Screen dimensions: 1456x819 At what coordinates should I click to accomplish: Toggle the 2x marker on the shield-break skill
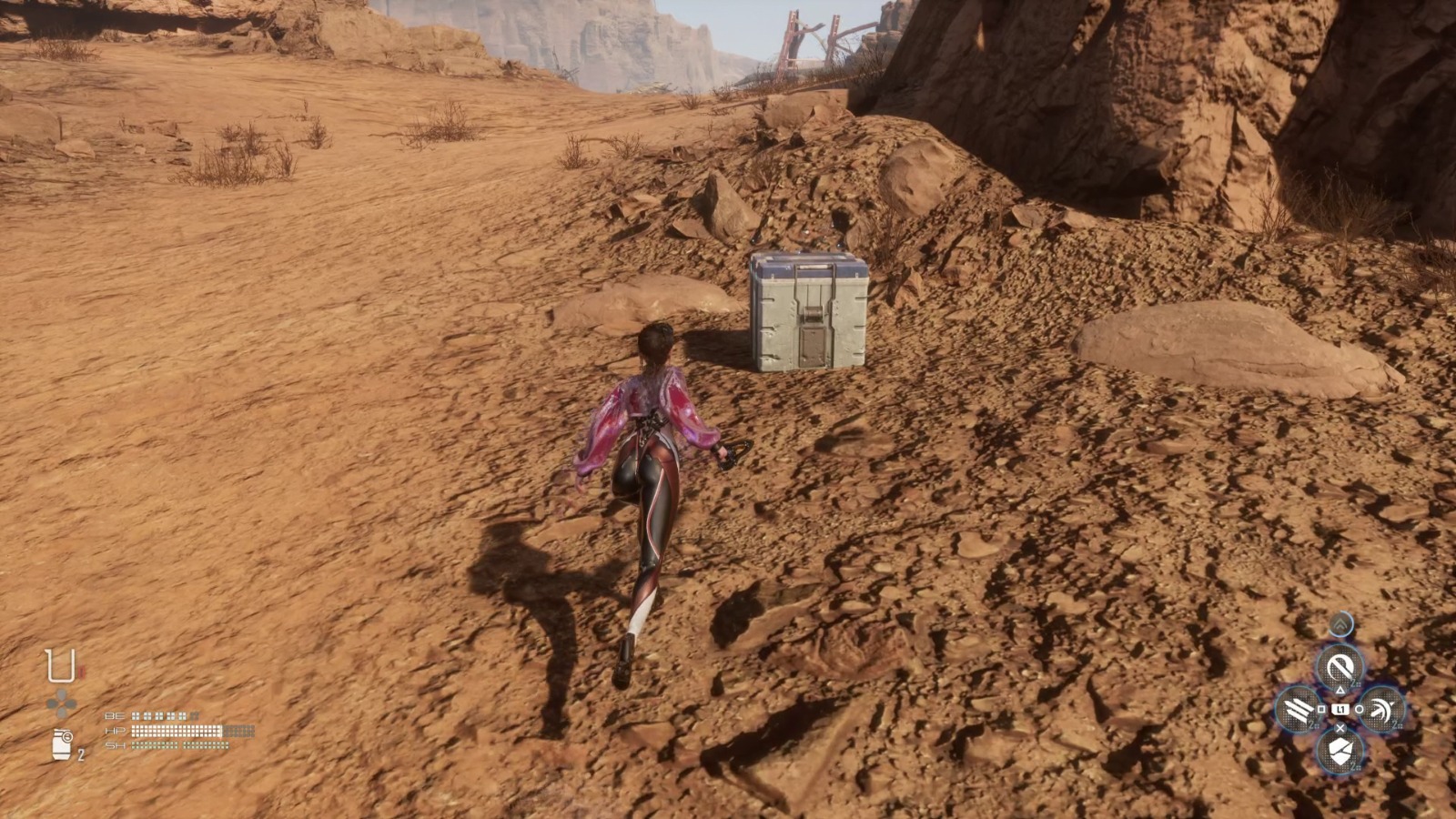1354,766
